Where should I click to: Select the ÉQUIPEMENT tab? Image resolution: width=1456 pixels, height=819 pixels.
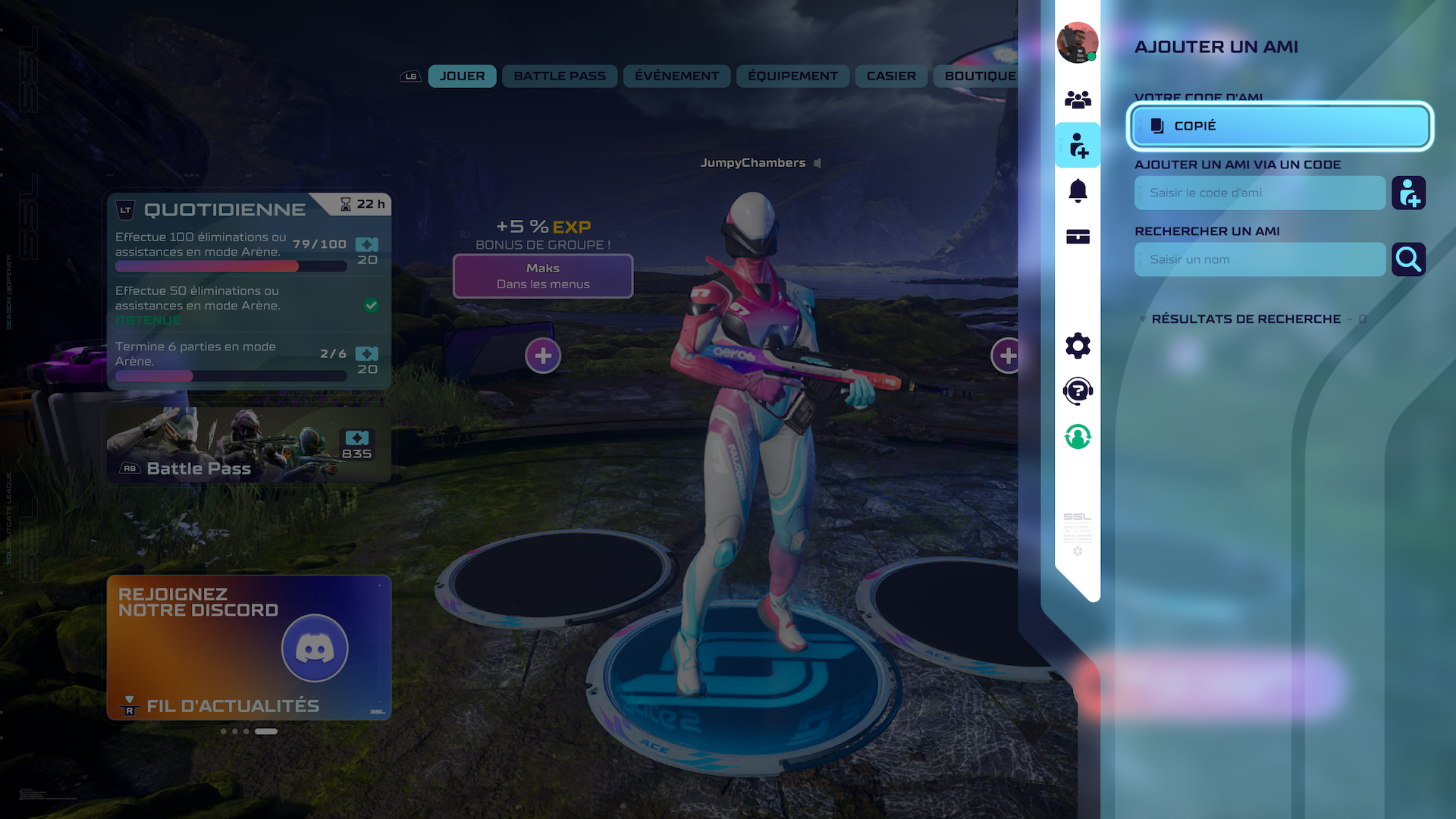[792, 76]
